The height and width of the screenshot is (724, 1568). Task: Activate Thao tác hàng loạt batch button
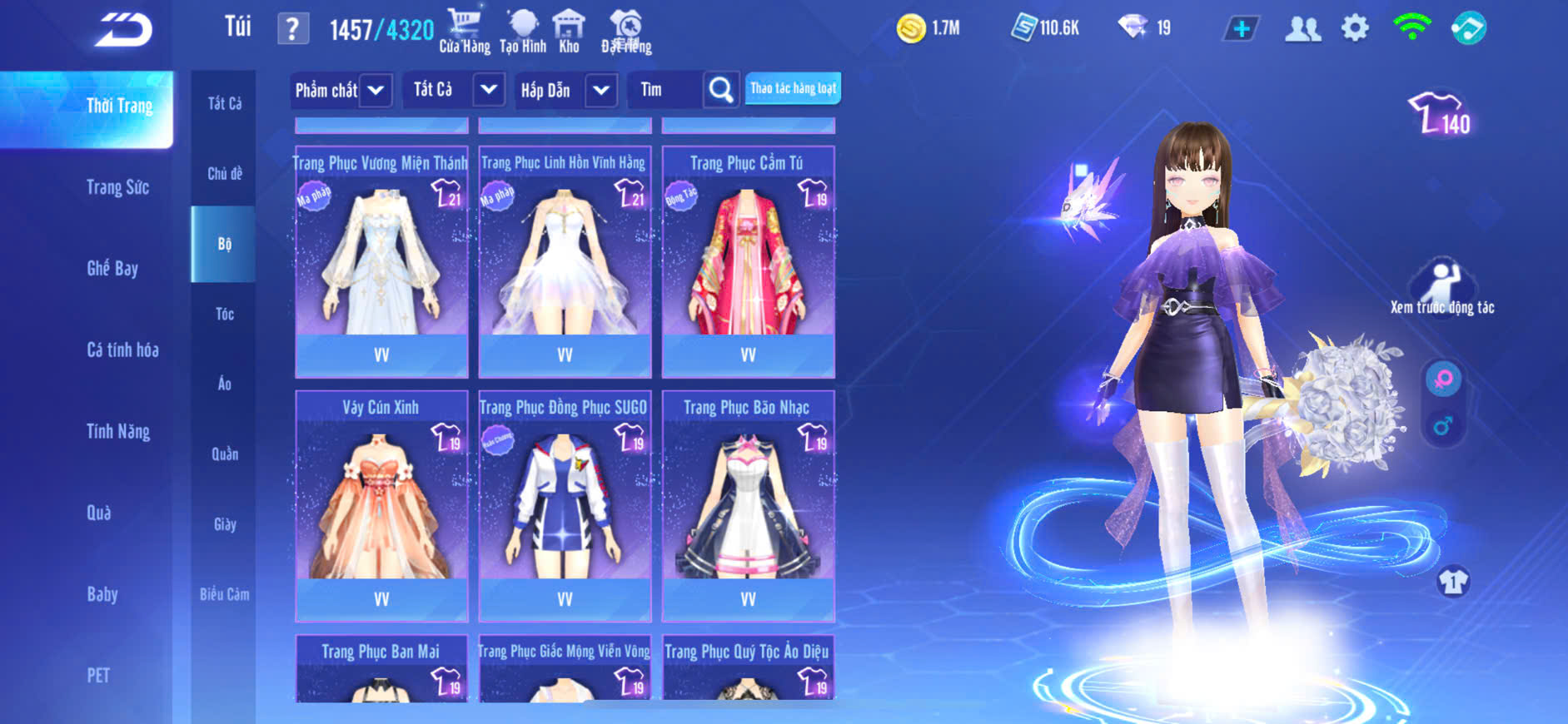click(x=793, y=88)
